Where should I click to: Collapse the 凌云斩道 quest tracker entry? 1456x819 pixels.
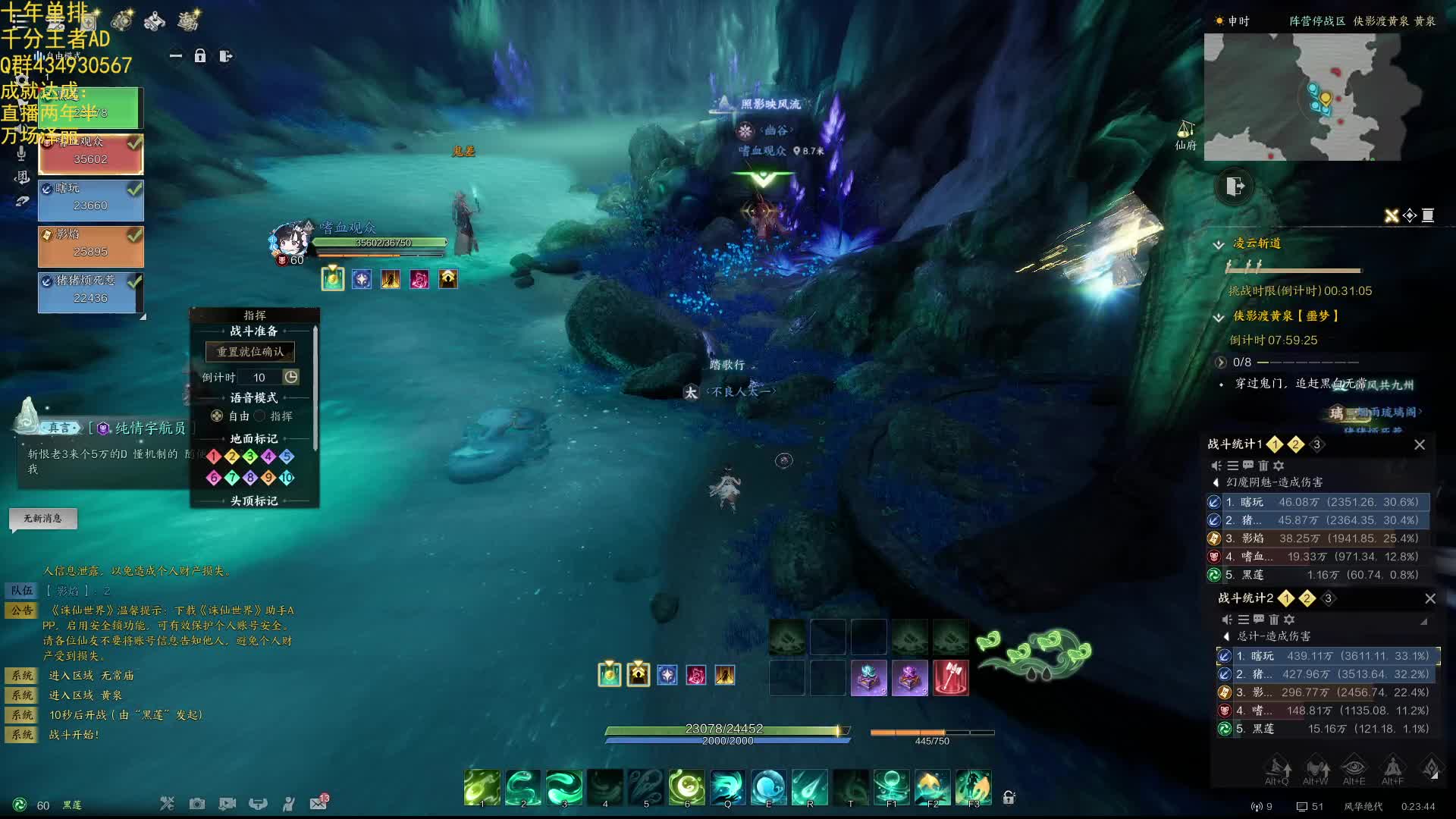[1219, 244]
